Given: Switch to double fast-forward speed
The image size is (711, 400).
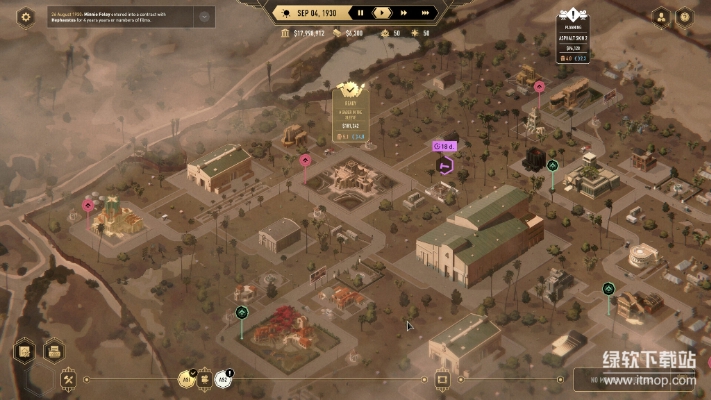Looking at the screenshot, I should (402, 13).
